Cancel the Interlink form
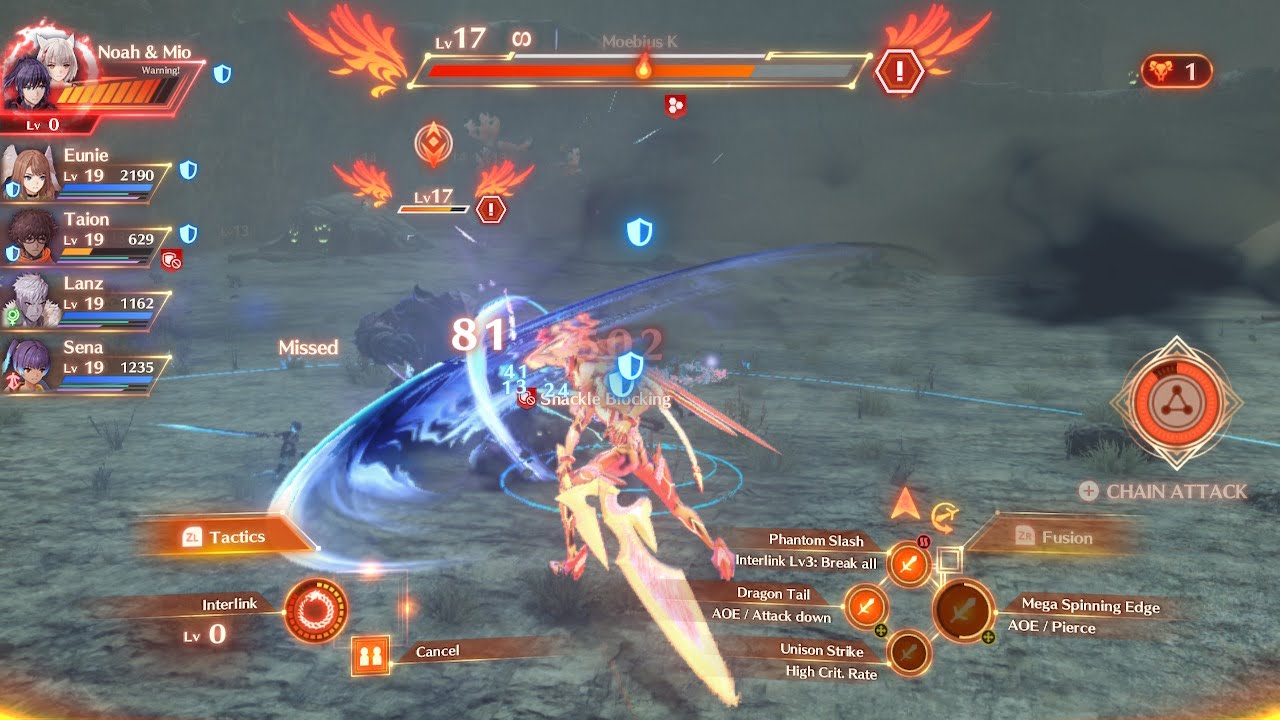 [369, 656]
